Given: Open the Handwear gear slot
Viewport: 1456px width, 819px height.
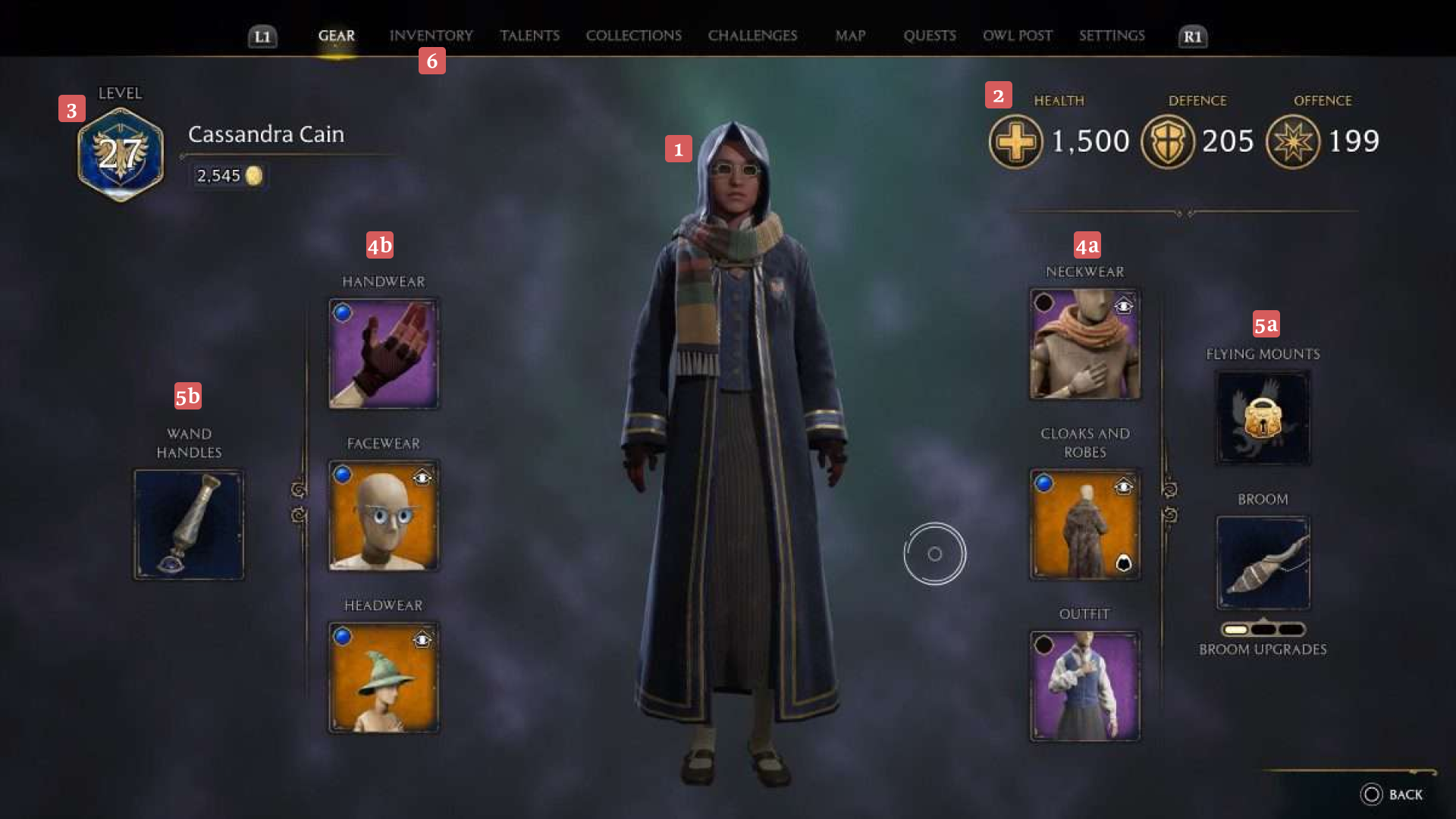Looking at the screenshot, I should tap(383, 353).
